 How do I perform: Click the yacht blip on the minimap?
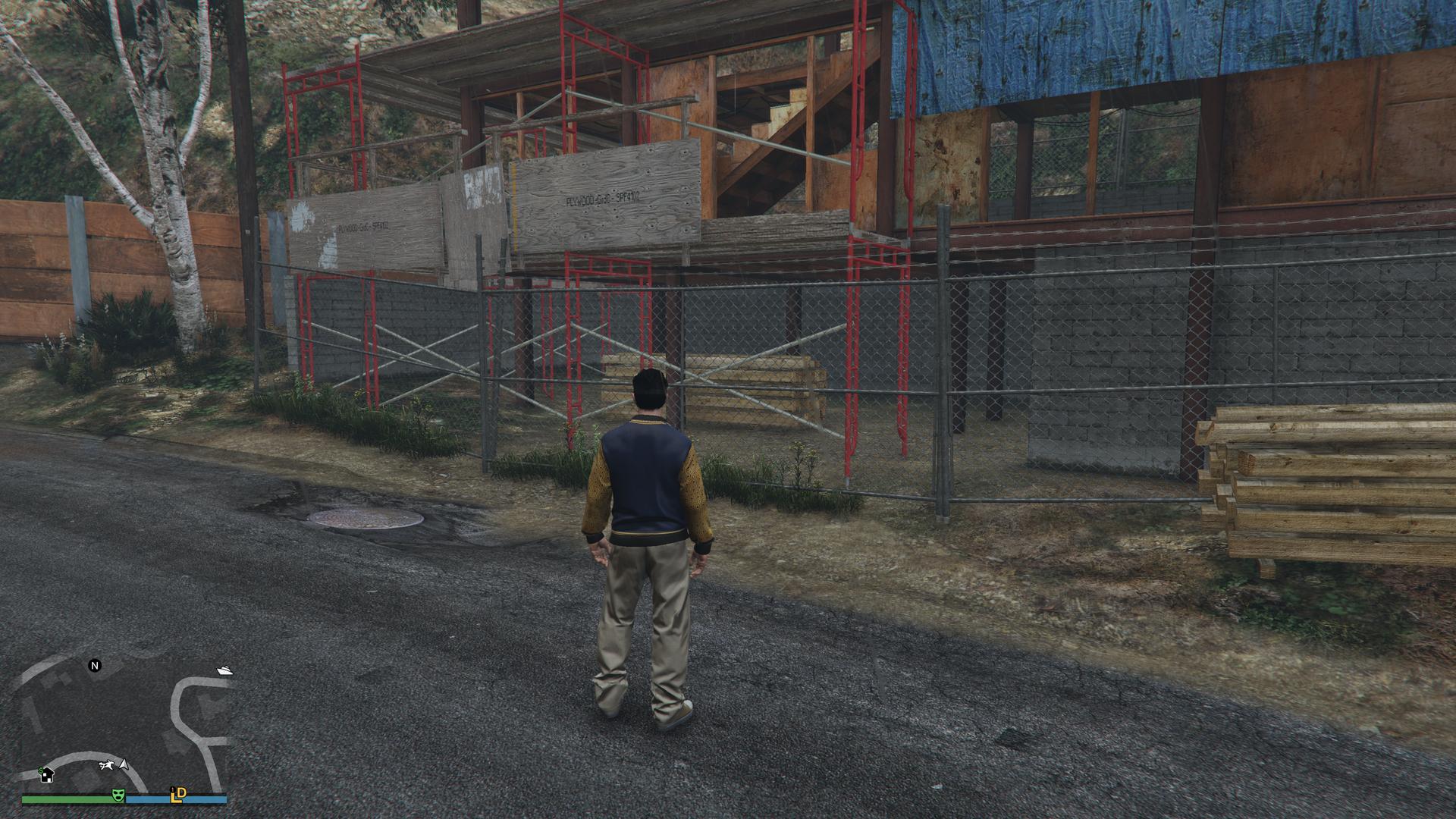[224, 670]
